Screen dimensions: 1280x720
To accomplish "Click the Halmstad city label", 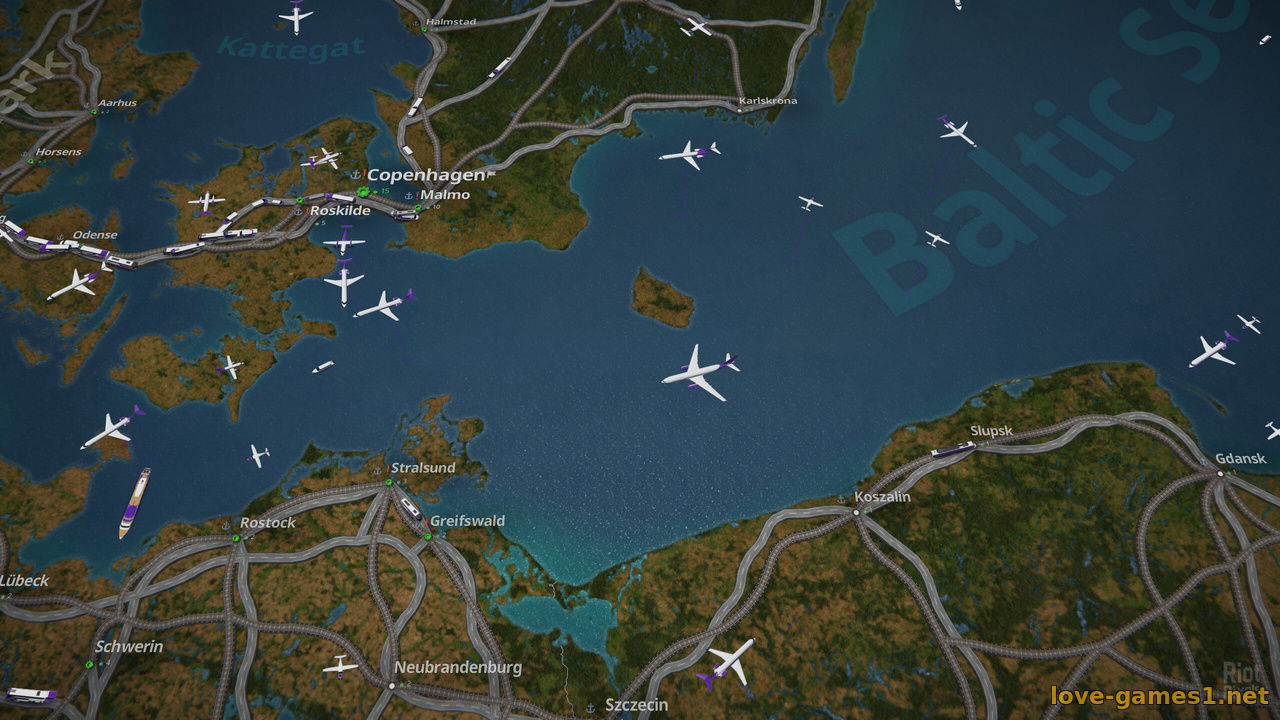I will point(451,21).
